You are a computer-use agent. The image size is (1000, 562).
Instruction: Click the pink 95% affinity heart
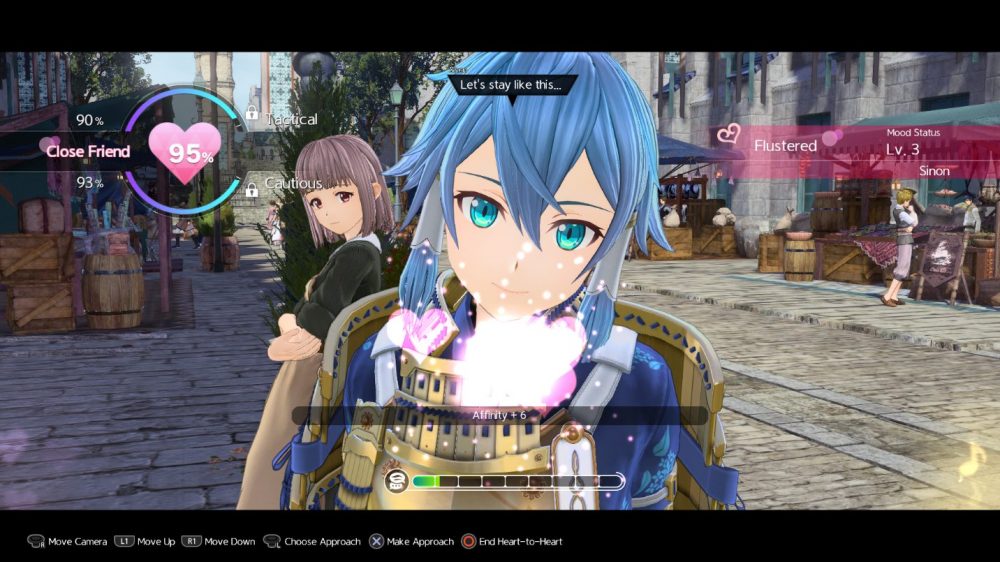click(185, 152)
